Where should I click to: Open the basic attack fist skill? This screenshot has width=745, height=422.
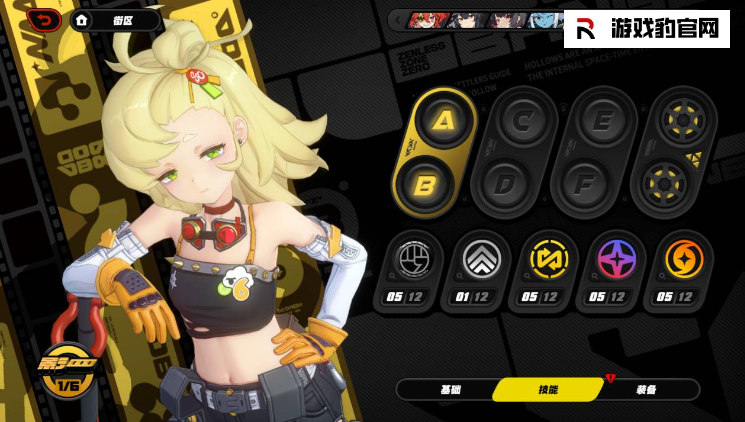click(x=411, y=260)
